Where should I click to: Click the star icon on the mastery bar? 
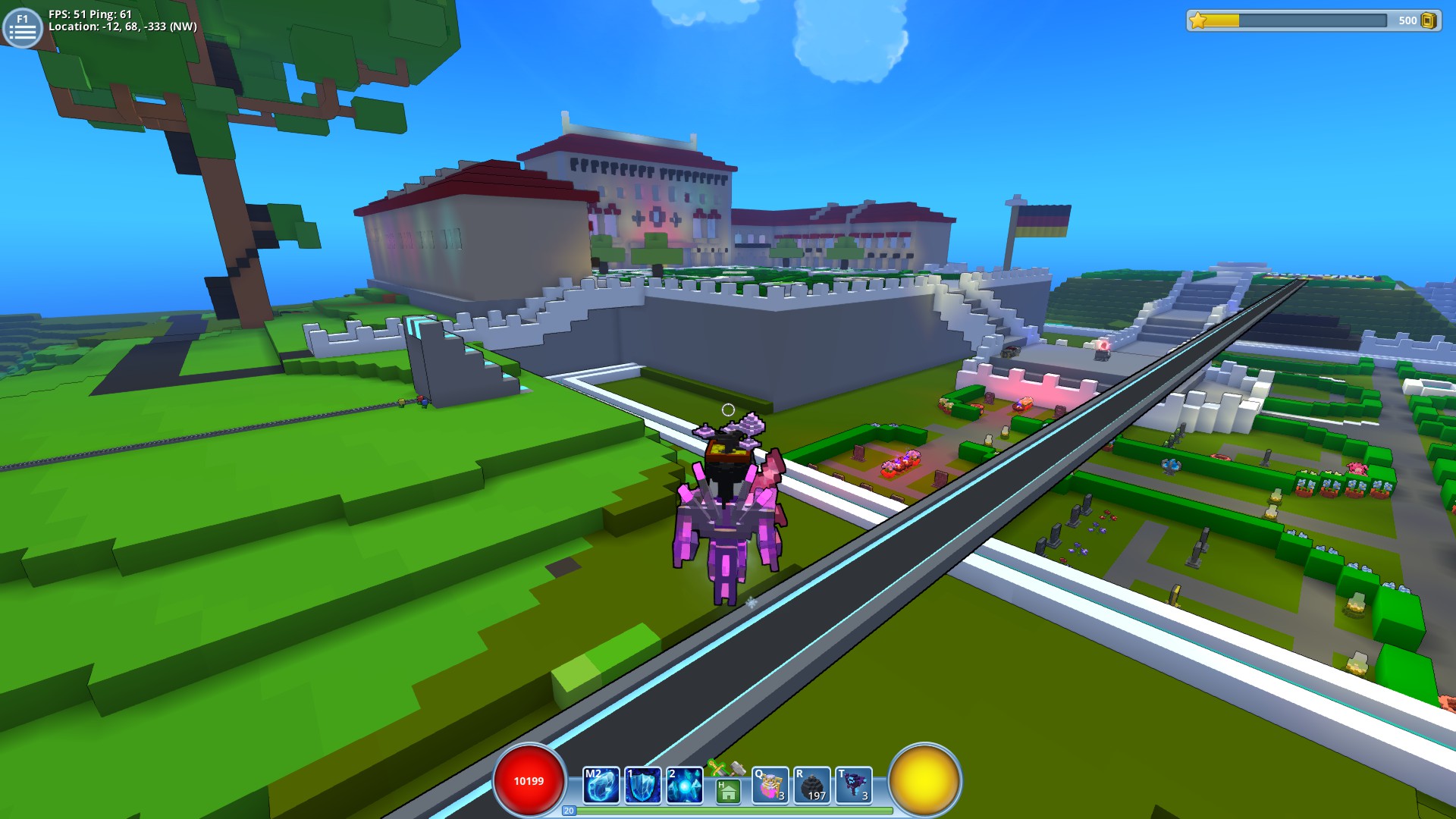[1198, 20]
